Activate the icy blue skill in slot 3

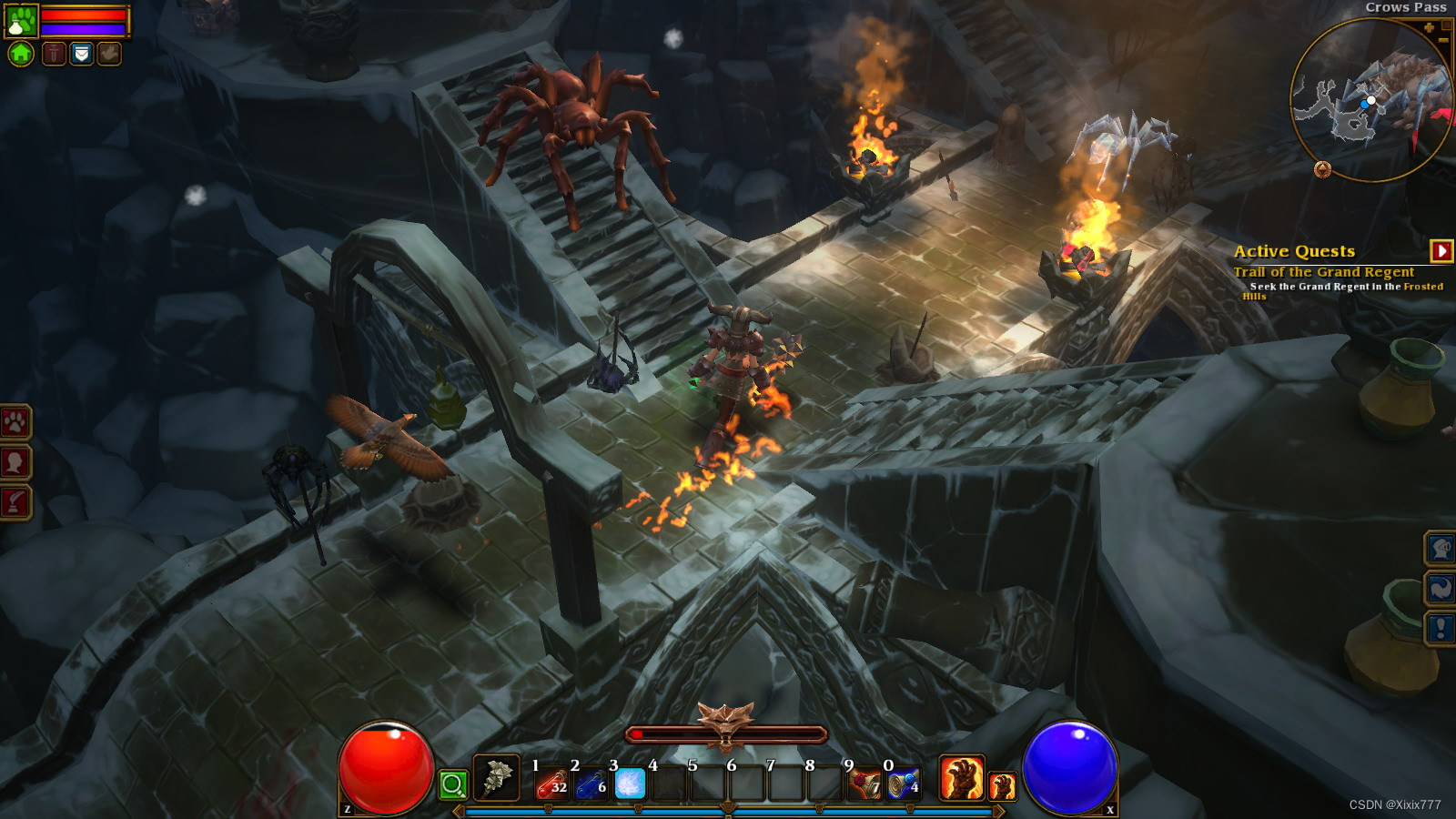[x=630, y=784]
